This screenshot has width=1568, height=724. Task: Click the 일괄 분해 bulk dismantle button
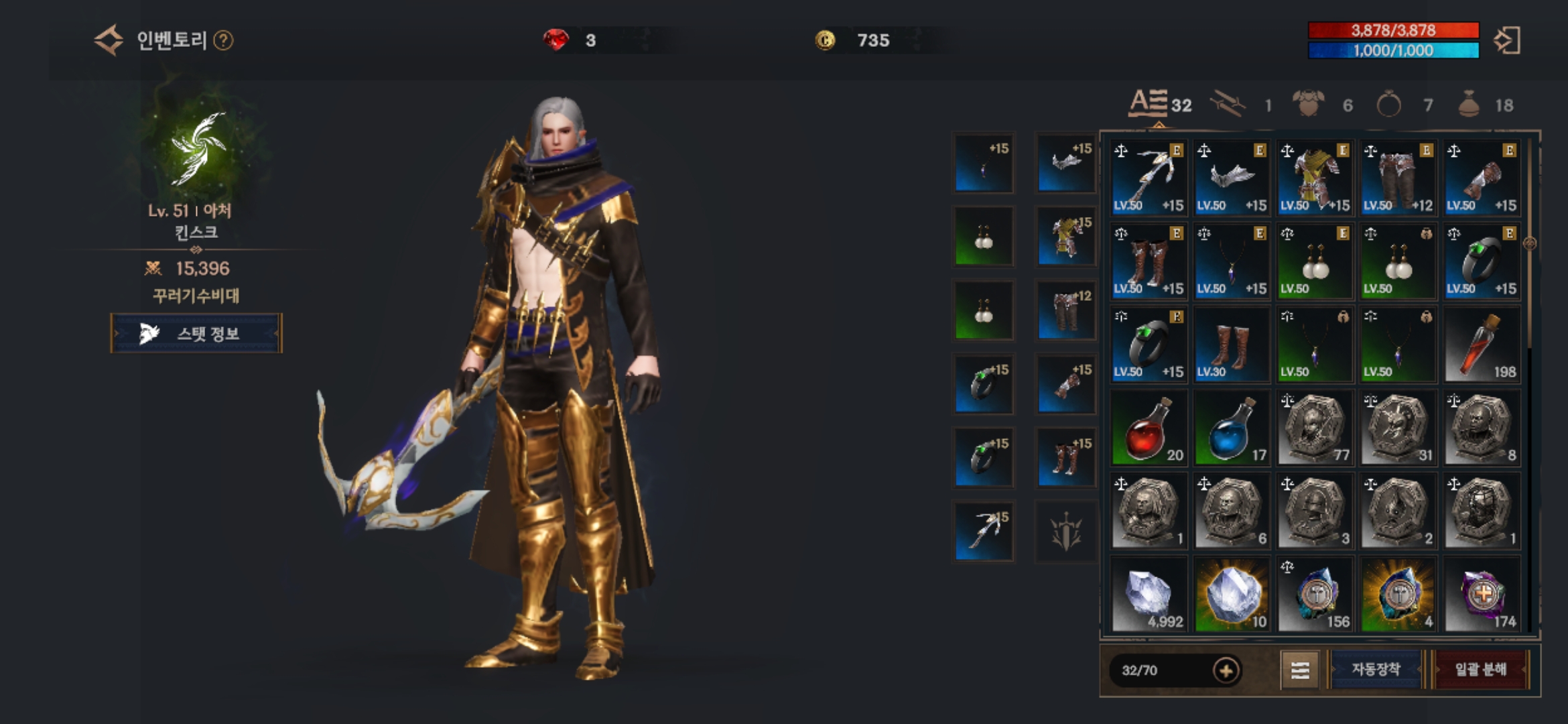(x=1481, y=669)
